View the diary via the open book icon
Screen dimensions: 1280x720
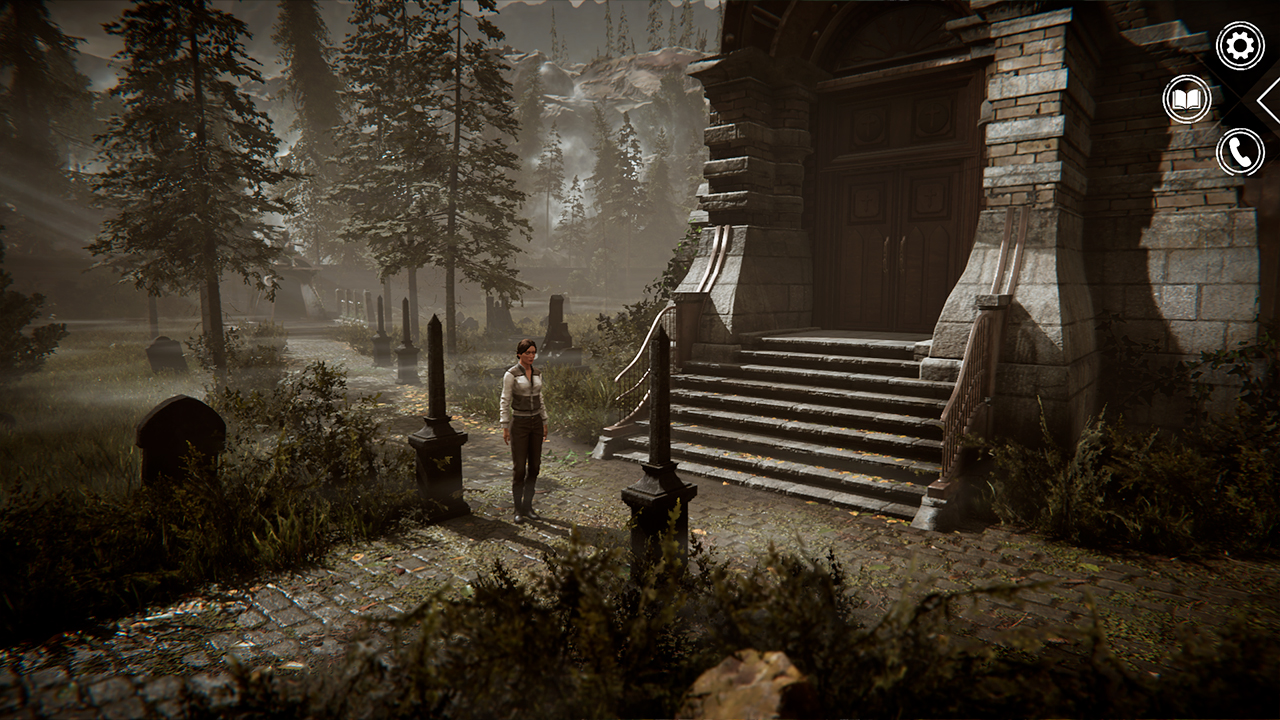click(x=1186, y=100)
